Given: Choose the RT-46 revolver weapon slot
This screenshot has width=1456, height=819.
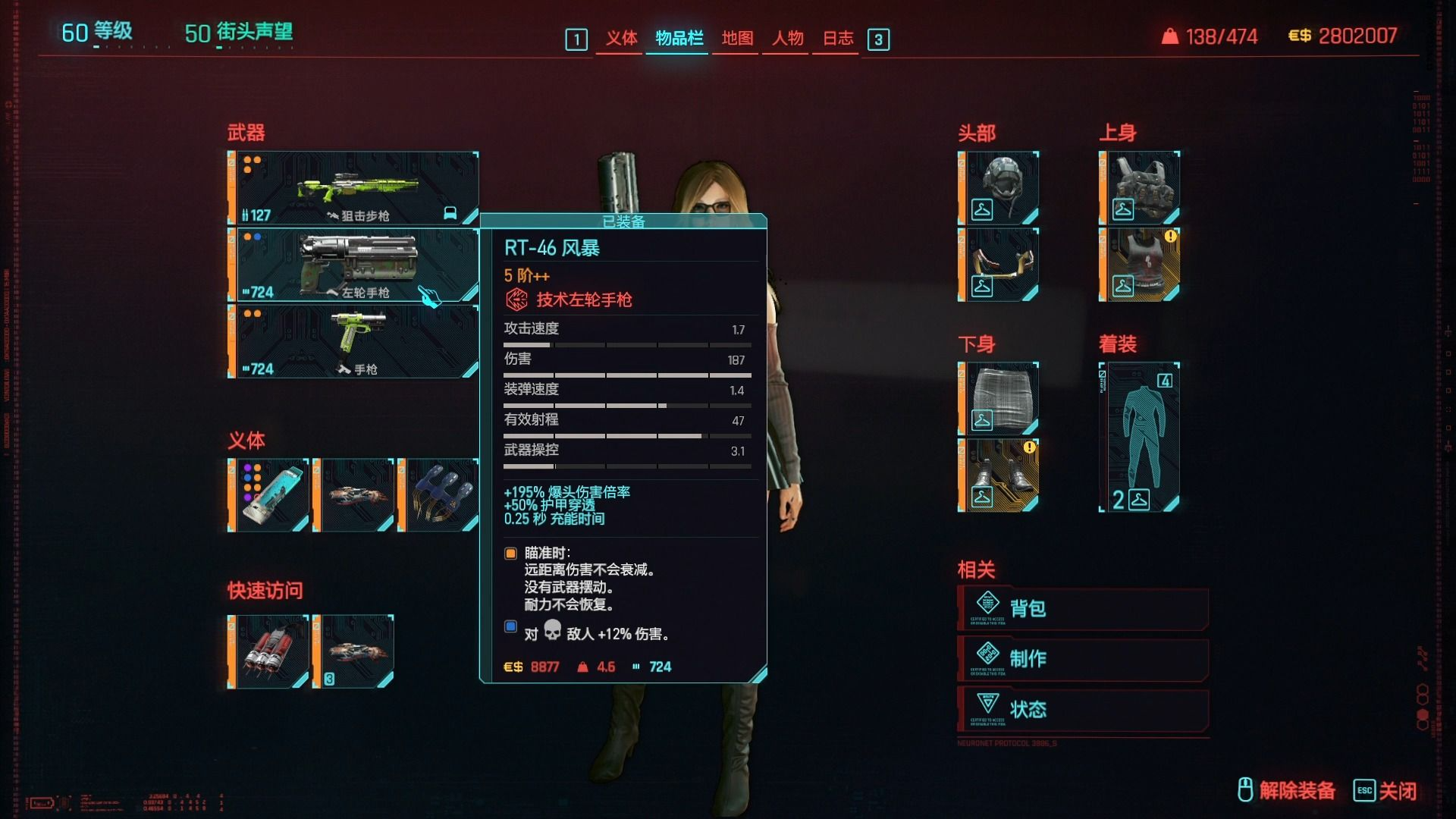Looking at the screenshot, I should [x=353, y=265].
